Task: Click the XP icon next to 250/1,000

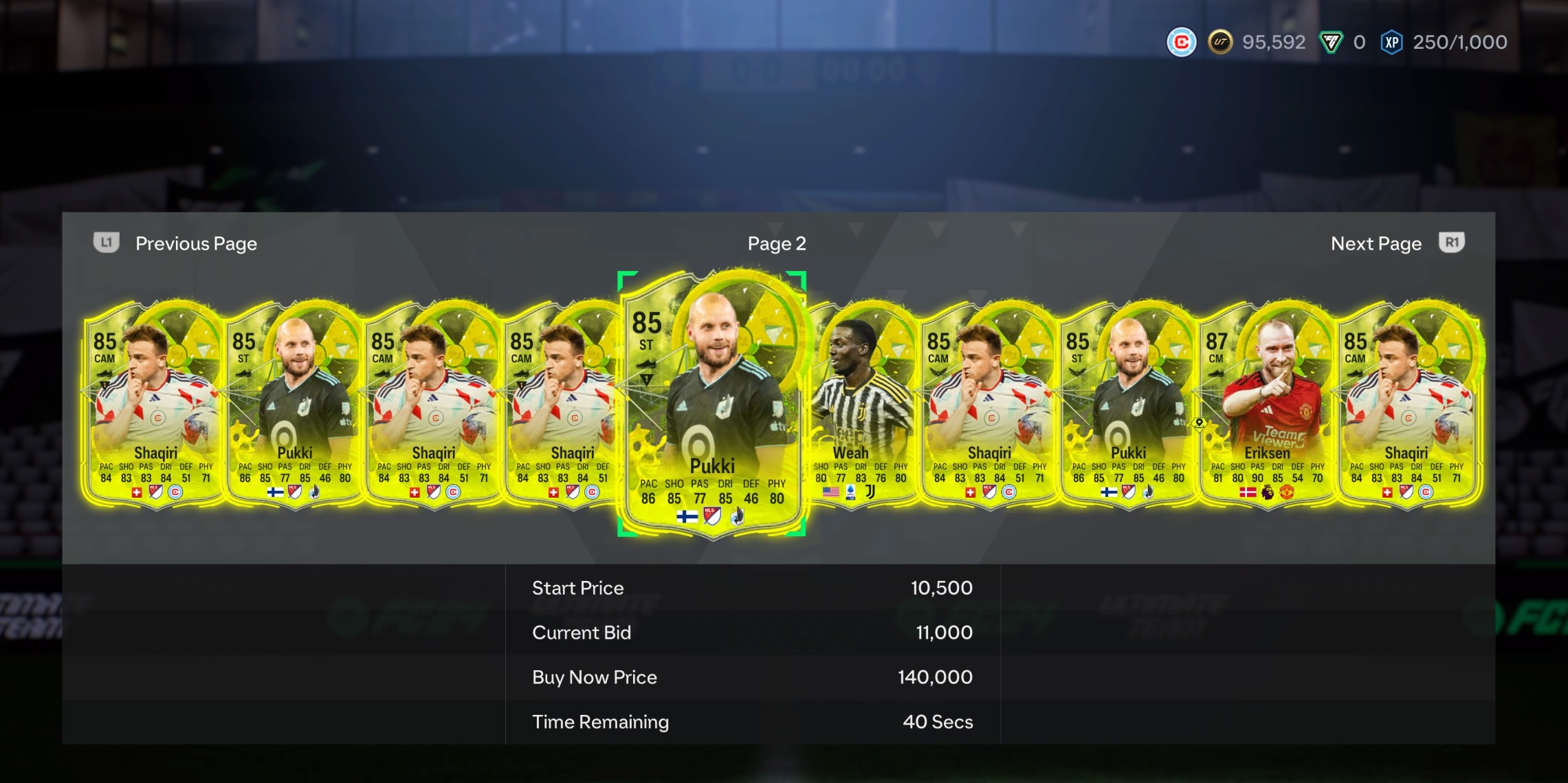Action: coord(1391,42)
